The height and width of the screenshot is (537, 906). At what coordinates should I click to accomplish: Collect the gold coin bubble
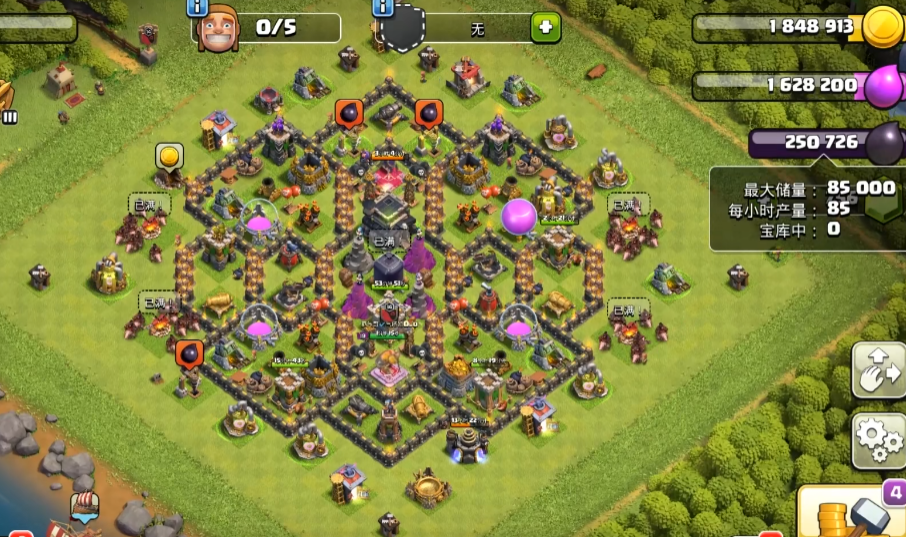[169, 157]
